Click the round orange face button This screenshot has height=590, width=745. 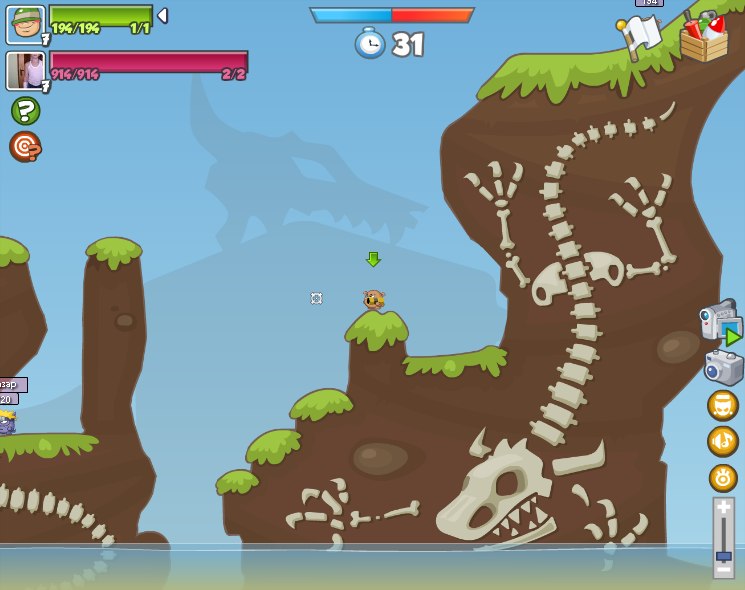(x=723, y=405)
